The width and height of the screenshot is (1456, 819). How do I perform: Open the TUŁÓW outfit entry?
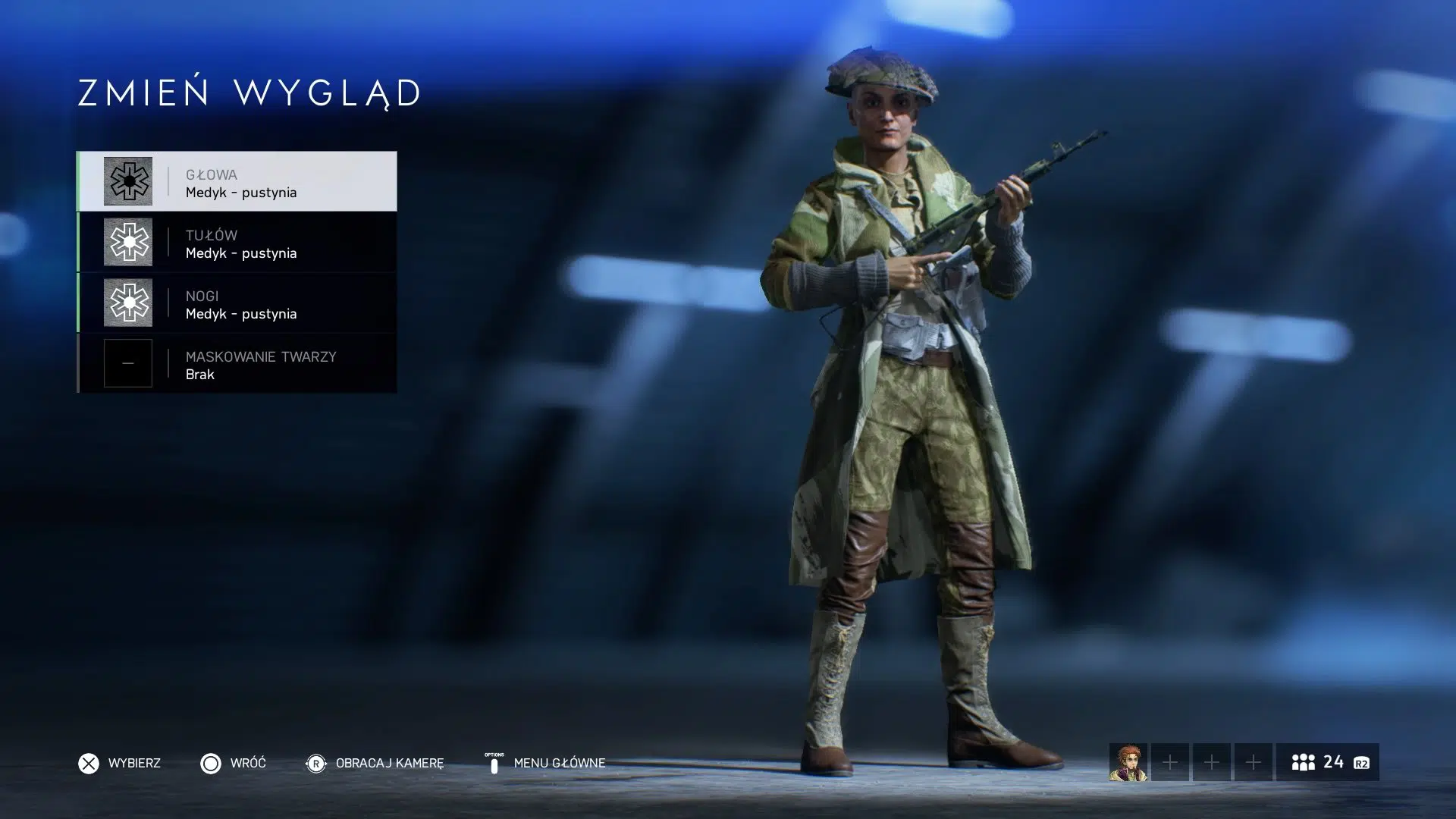pyautogui.click(x=237, y=242)
